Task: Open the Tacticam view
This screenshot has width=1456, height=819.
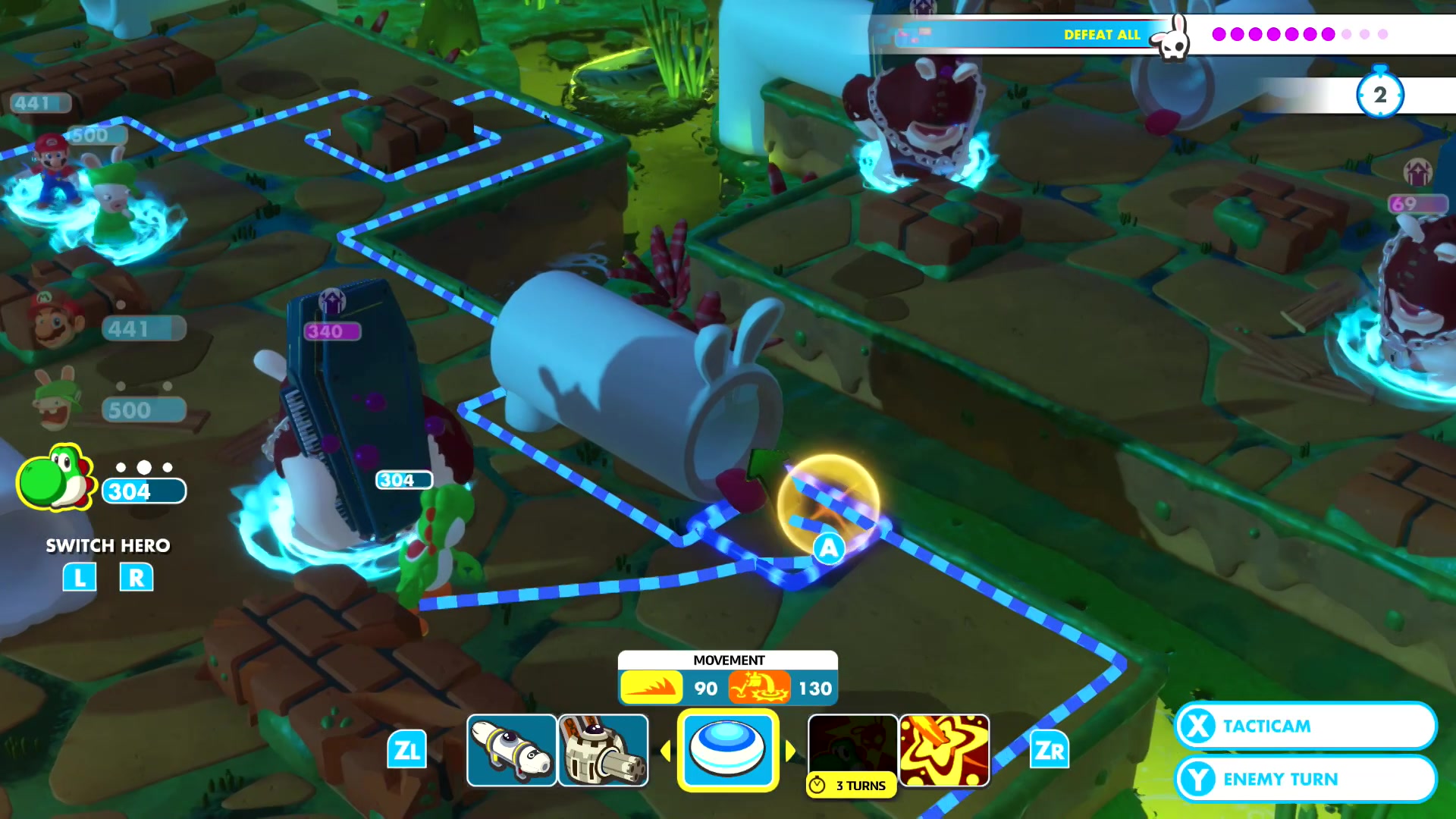Action: coord(1304,726)
